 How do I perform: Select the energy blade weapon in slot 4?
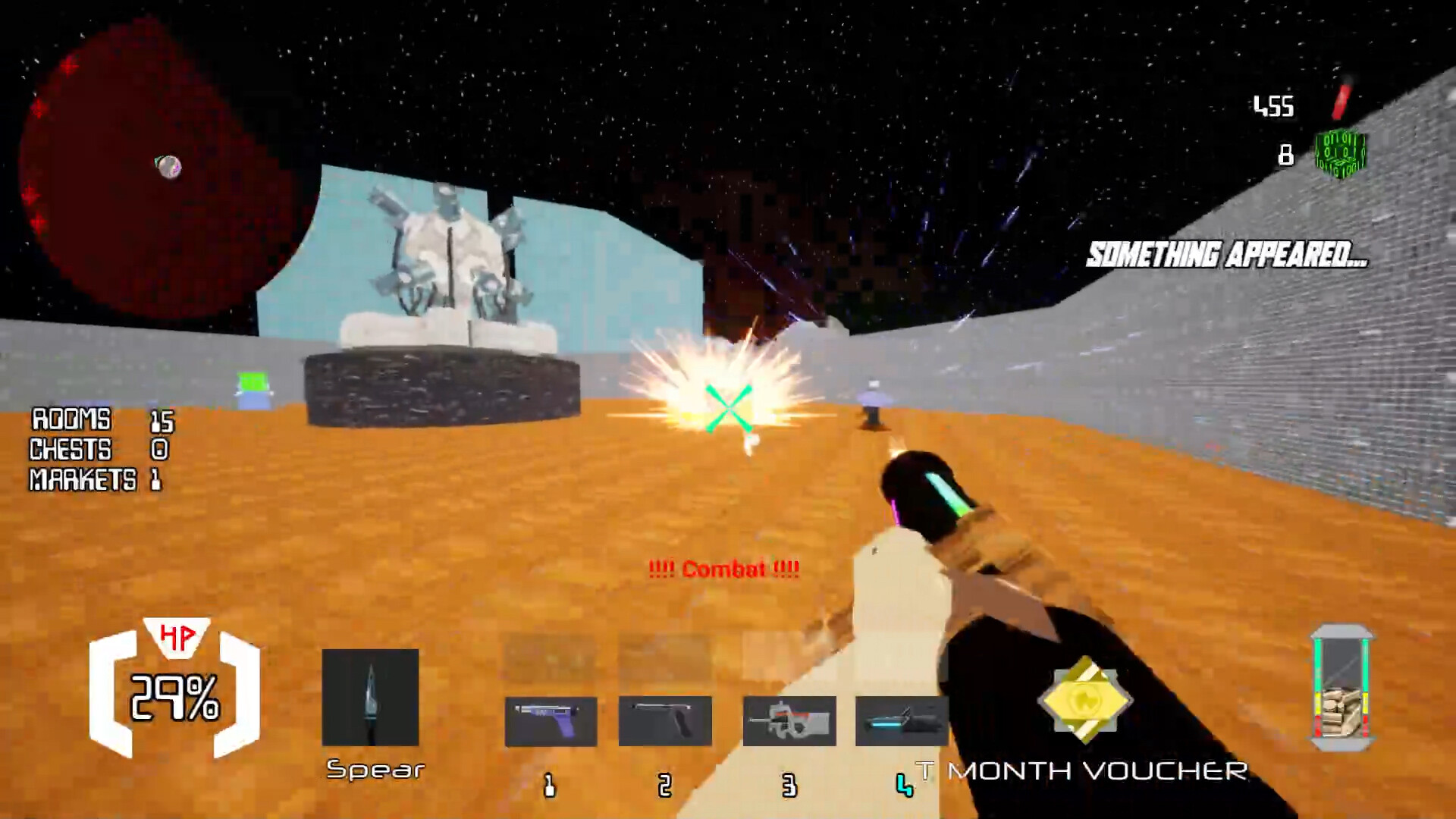coord(902,720)
